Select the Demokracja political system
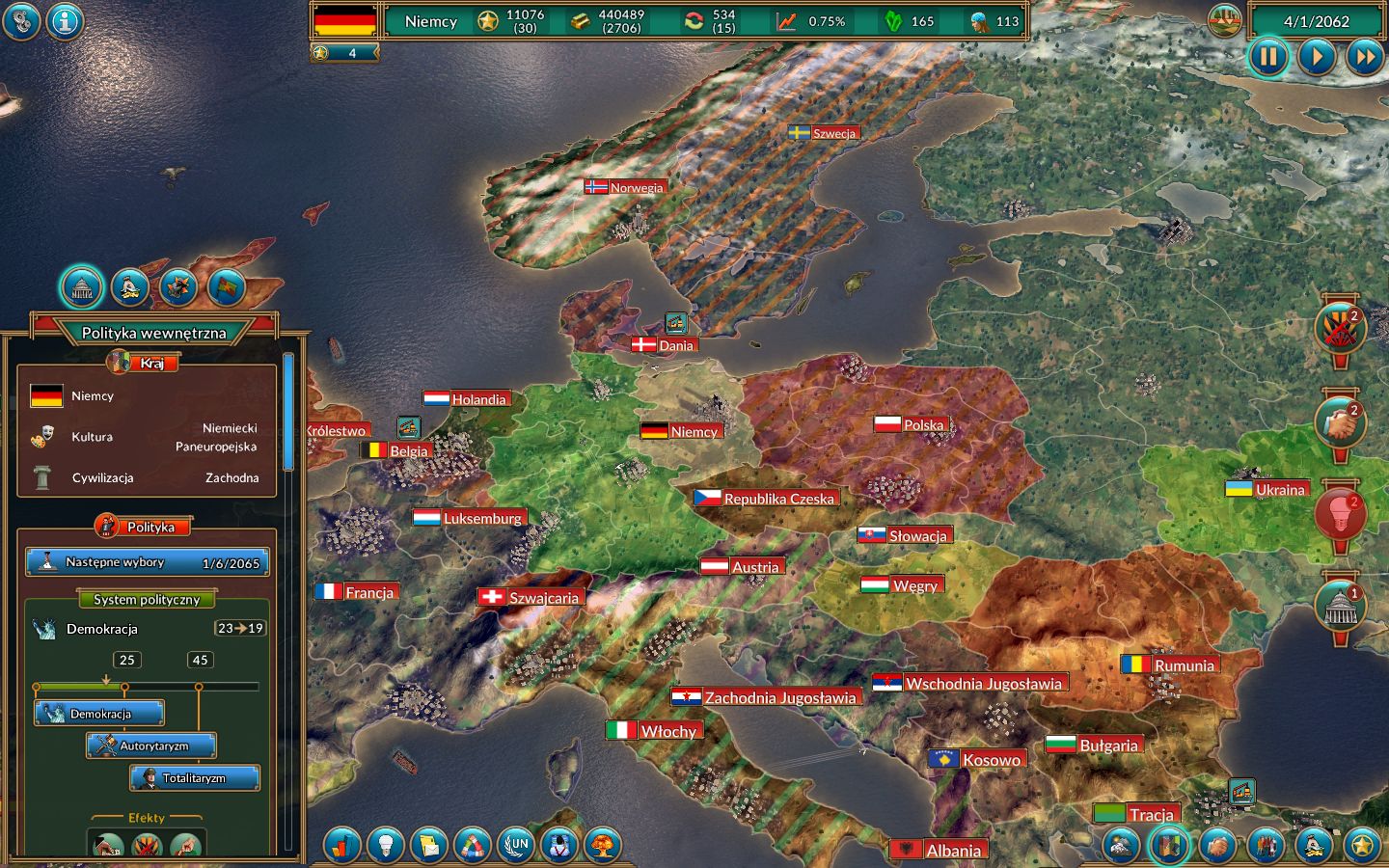1389x868 pixels. click(x=99, y=713)
